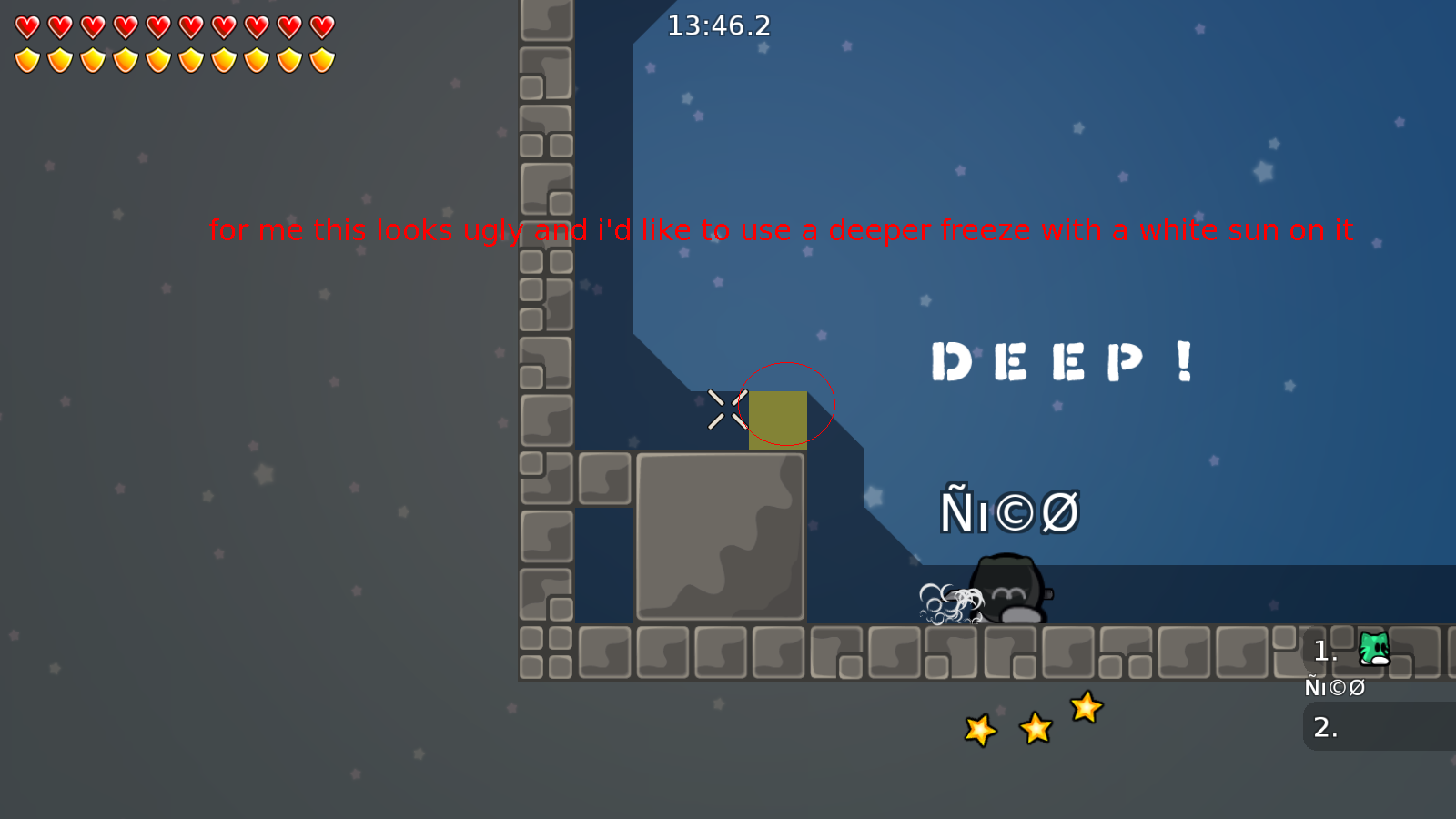Click the name ÑıÒ©Ø under rank 1
Image resolution: width=1456 pixels, height=819 pixels.
click(x=1334, y=687)
